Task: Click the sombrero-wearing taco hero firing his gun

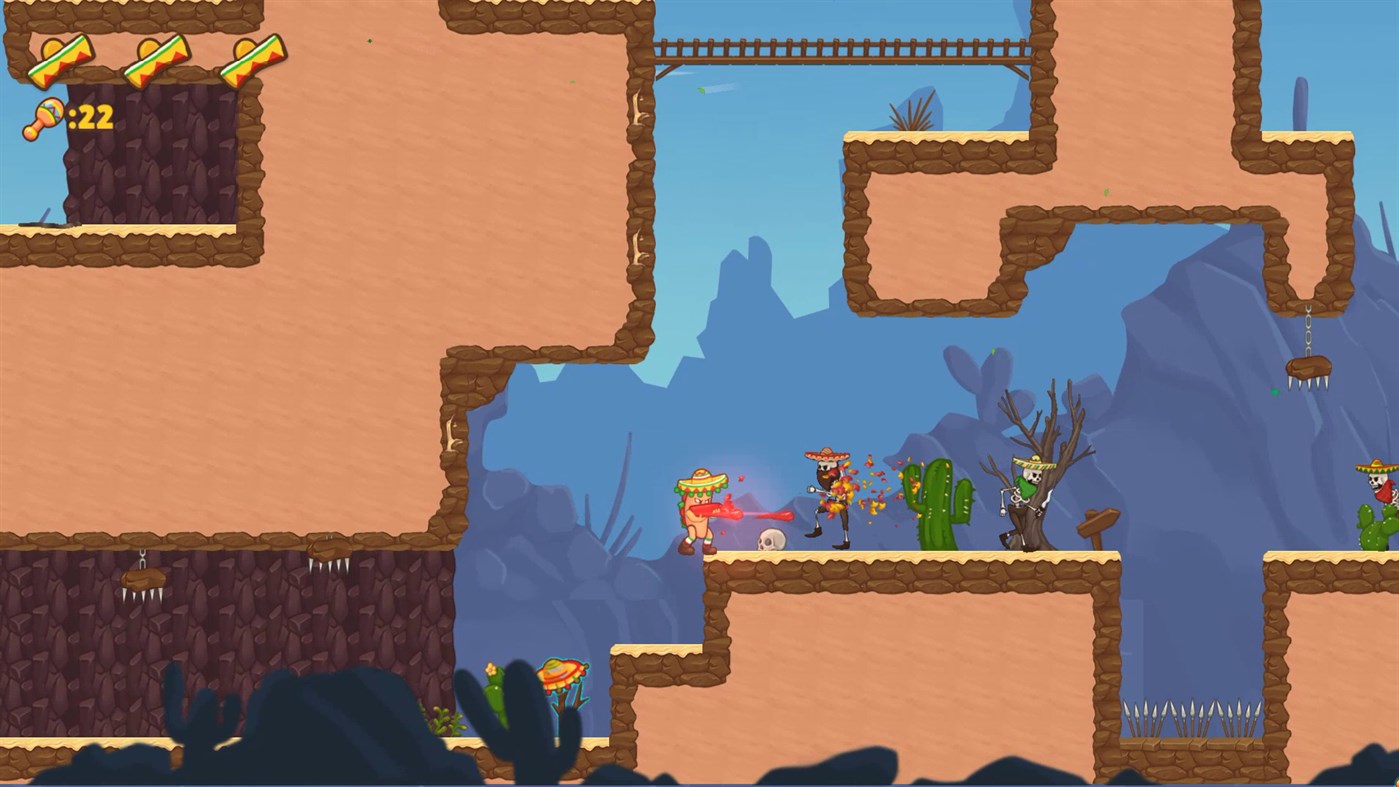Action: pos(698,505)
